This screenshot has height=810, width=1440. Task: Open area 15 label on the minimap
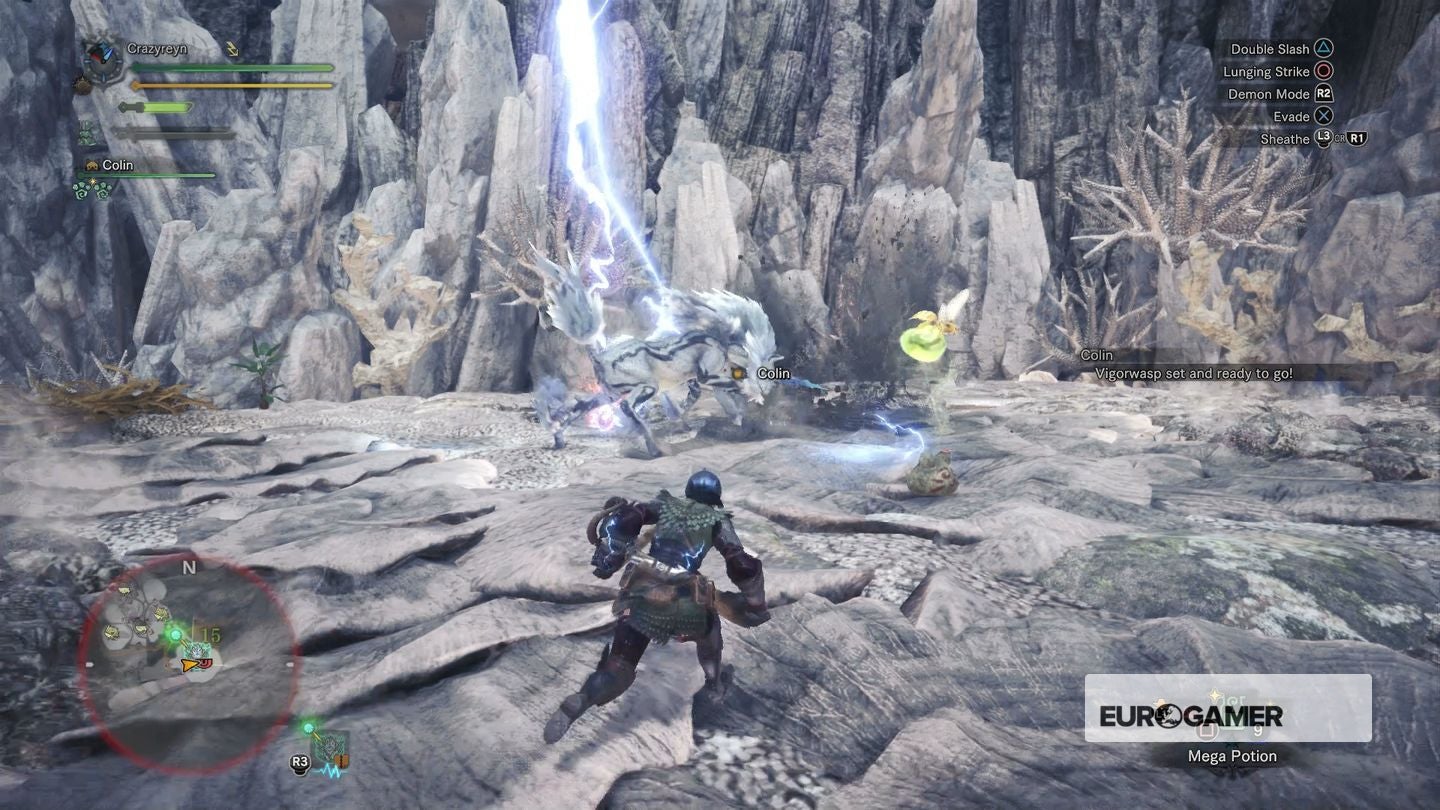210,633
